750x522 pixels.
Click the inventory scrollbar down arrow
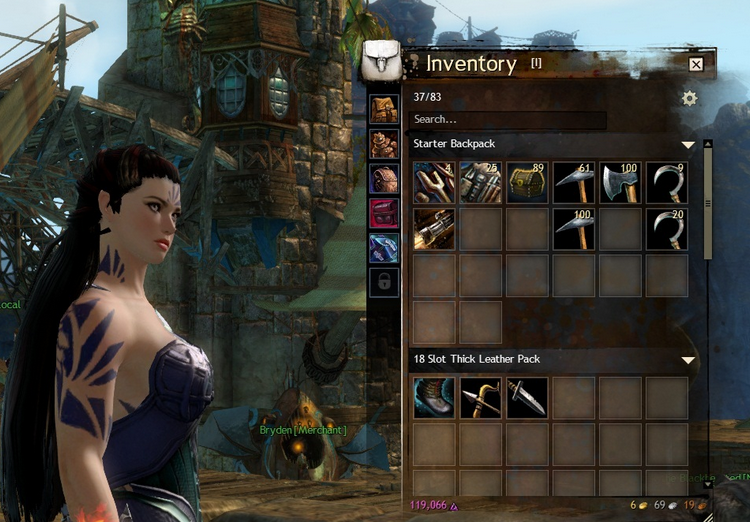(708, 484)
